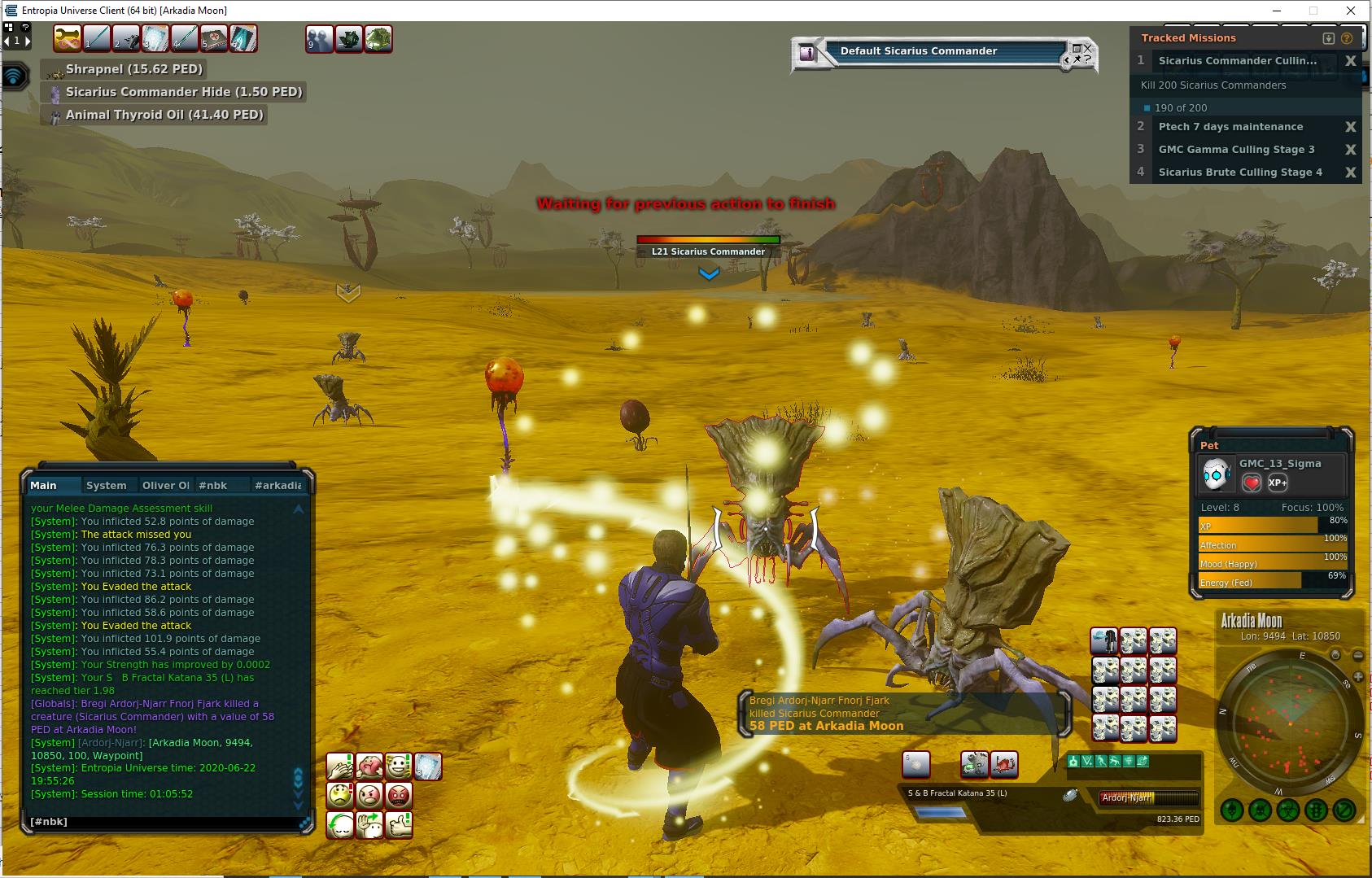Stop tracking Sicarius Brute Culling Stage 4

(1350, 173)
